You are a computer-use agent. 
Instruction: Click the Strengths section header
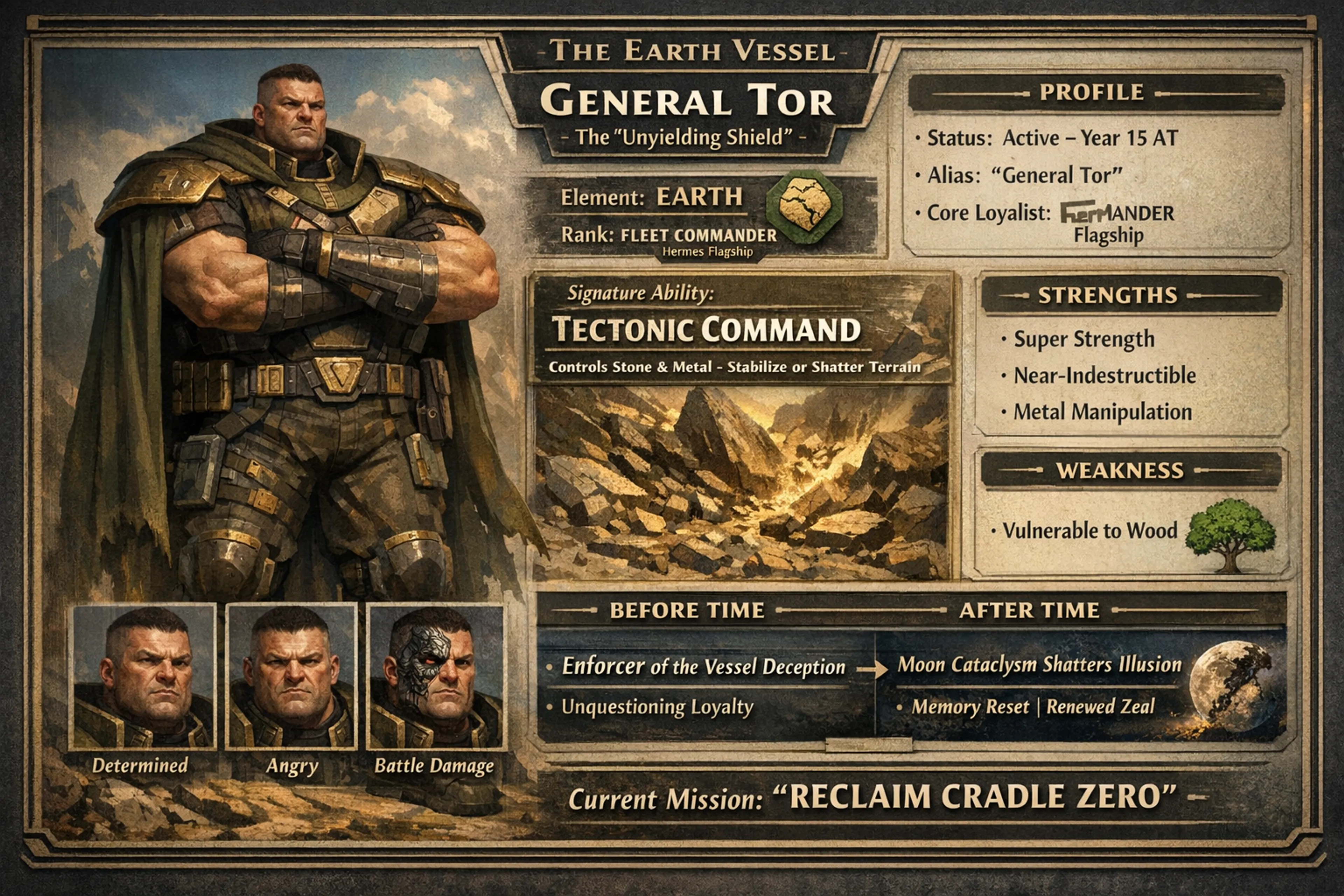click(x=1107, y=295)
